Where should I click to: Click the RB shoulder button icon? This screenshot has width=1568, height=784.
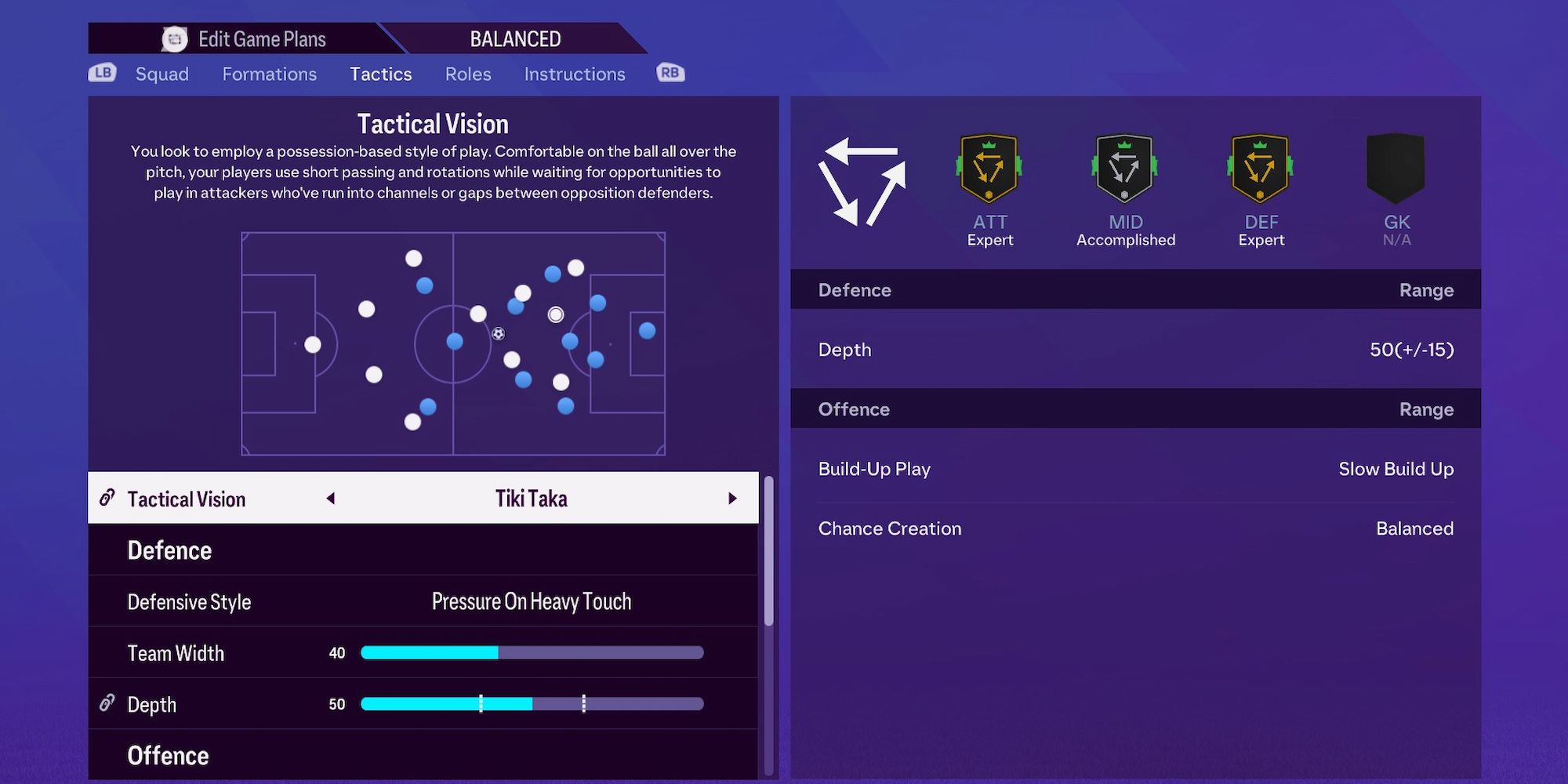click(x=669, y=73)
